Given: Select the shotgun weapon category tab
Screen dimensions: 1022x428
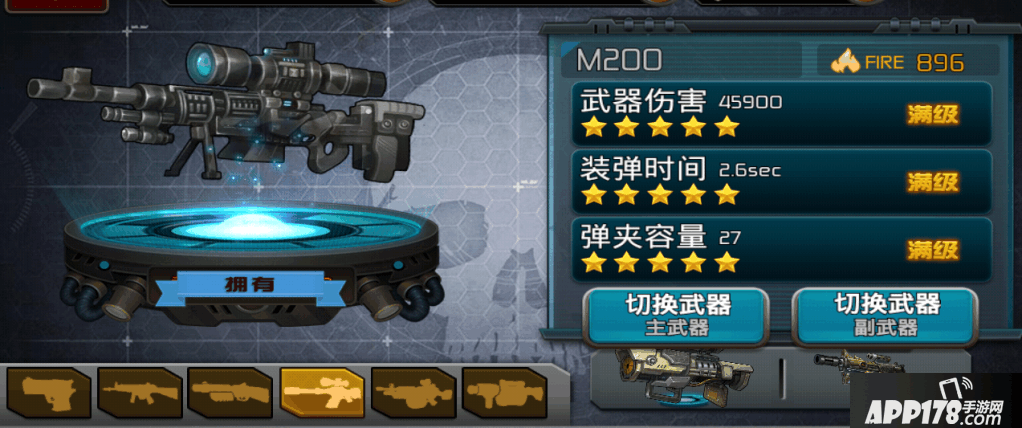Looking at the screenshot, I should coord(230,392).
